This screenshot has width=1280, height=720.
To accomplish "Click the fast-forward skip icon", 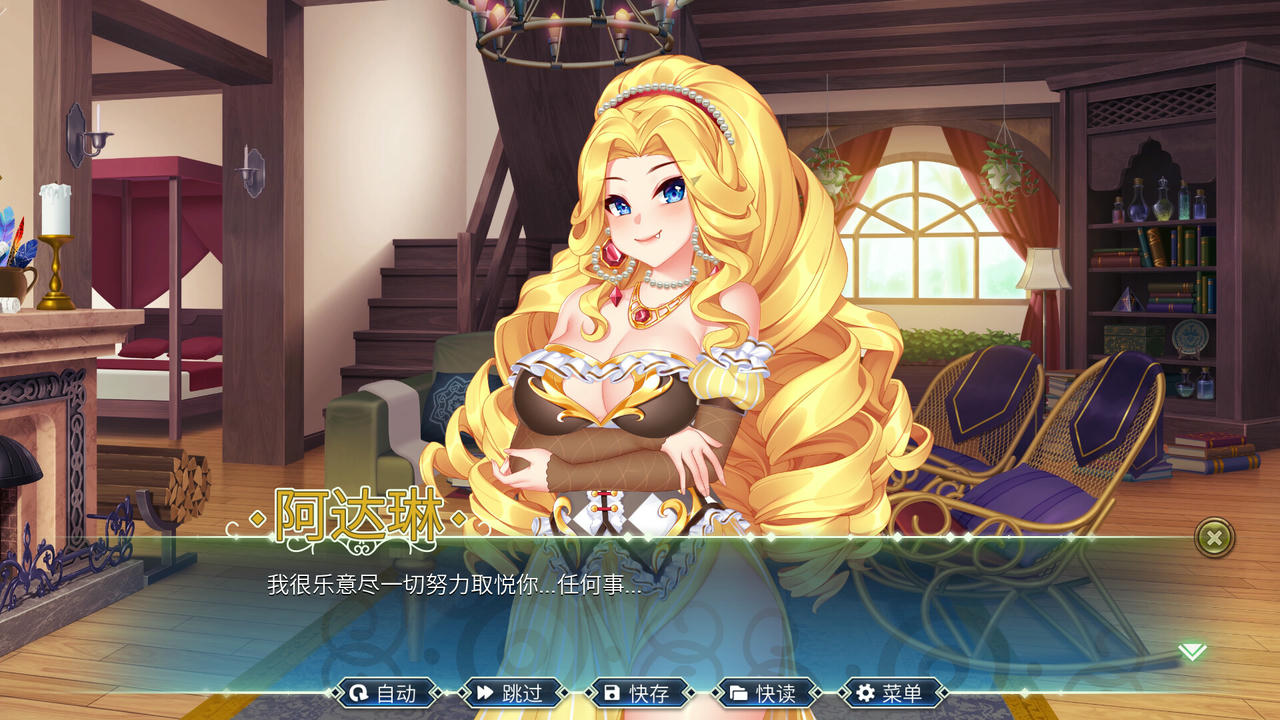I will tap(486, 691).
